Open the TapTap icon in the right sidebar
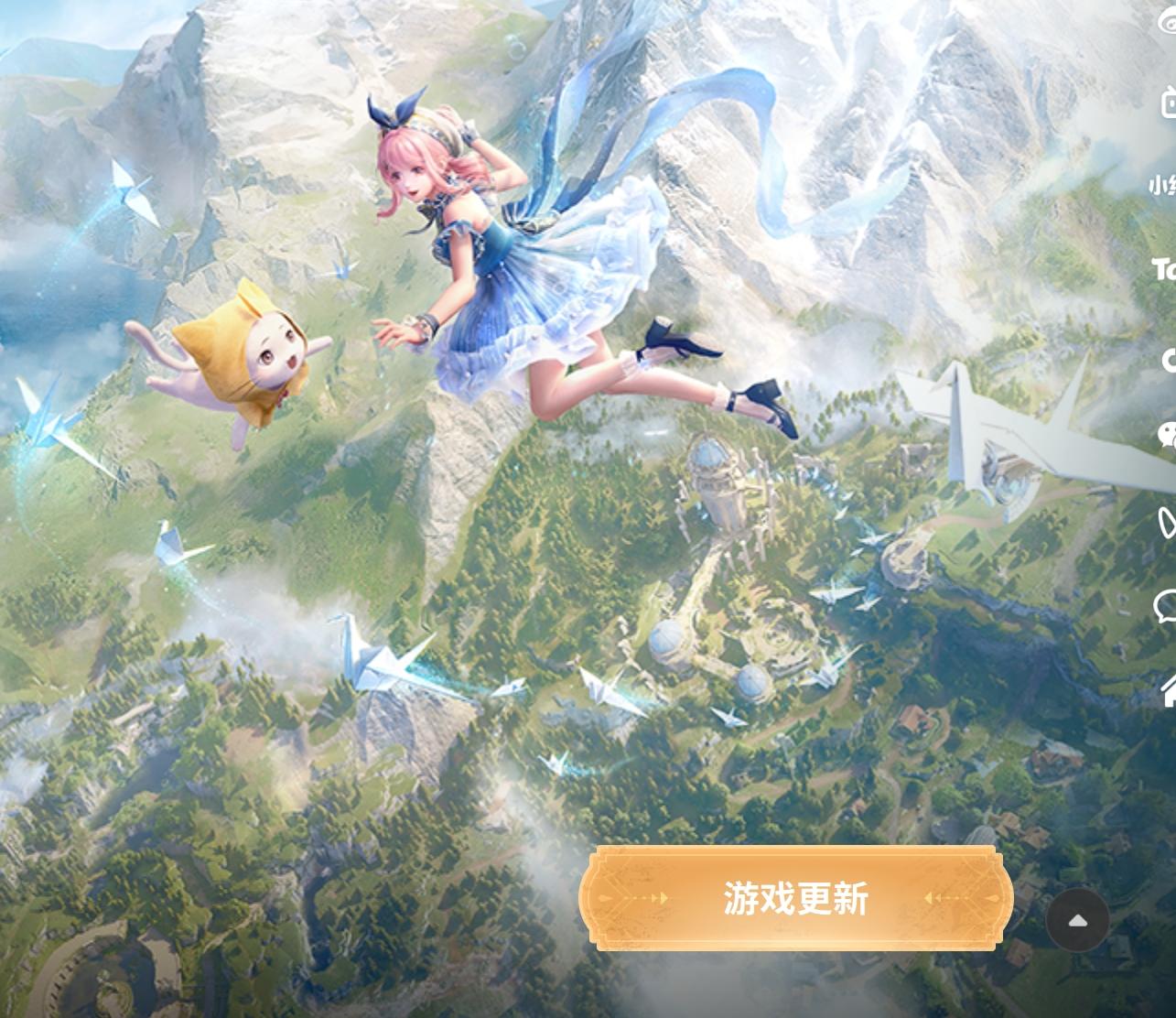The width and height of the screenshot is (1176, 1018). coord(1167,269)
